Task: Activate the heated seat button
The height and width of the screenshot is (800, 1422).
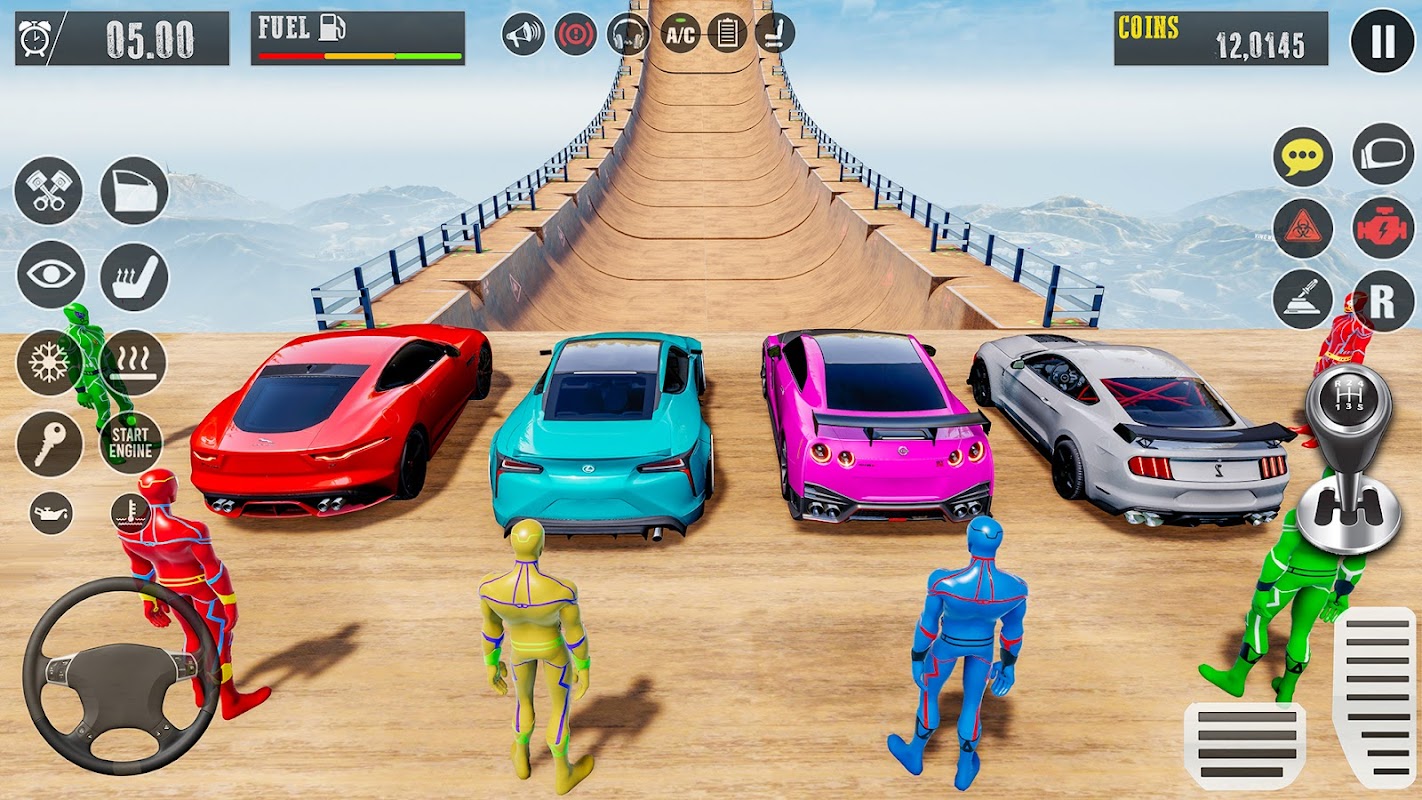Action: coord(134,276)
